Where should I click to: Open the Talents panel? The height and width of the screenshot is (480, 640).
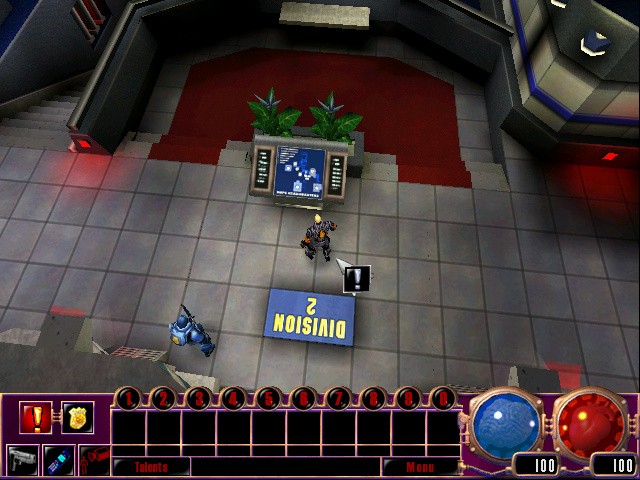coord(151,466)
